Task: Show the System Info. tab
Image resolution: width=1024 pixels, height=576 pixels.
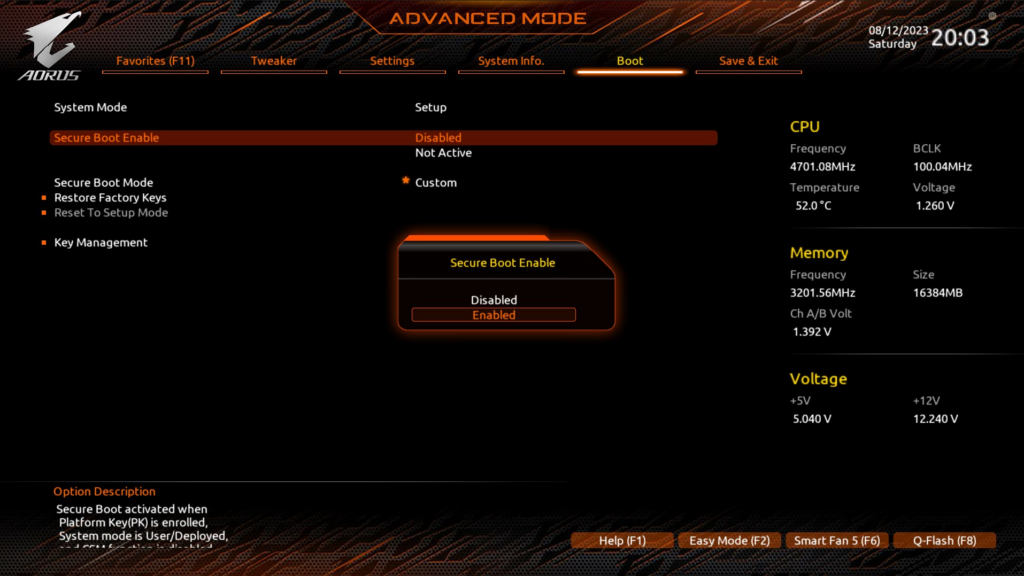Action: click(511, 61)
